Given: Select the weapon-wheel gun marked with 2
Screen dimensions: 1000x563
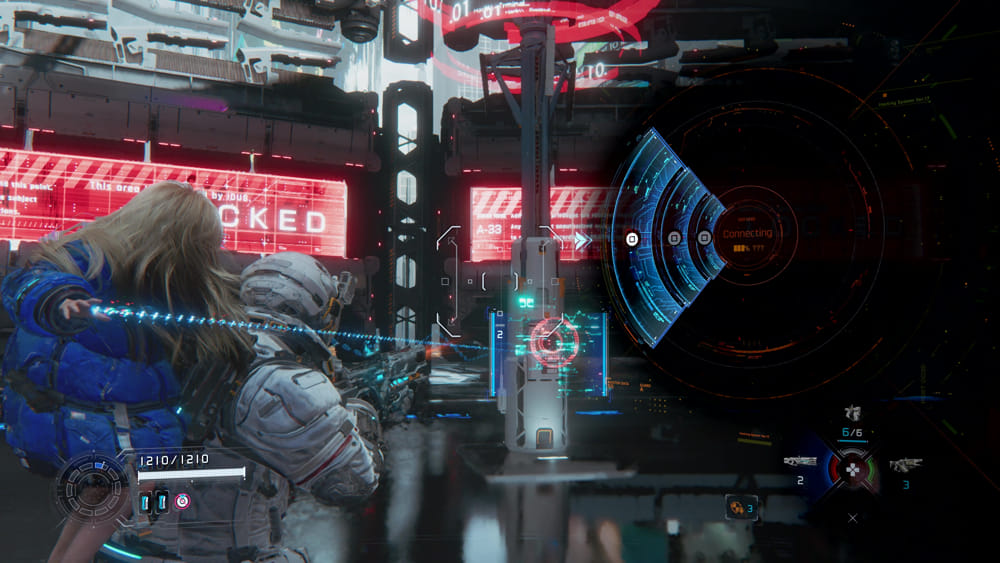Looking at the screenshot, I should pos(800,462).
